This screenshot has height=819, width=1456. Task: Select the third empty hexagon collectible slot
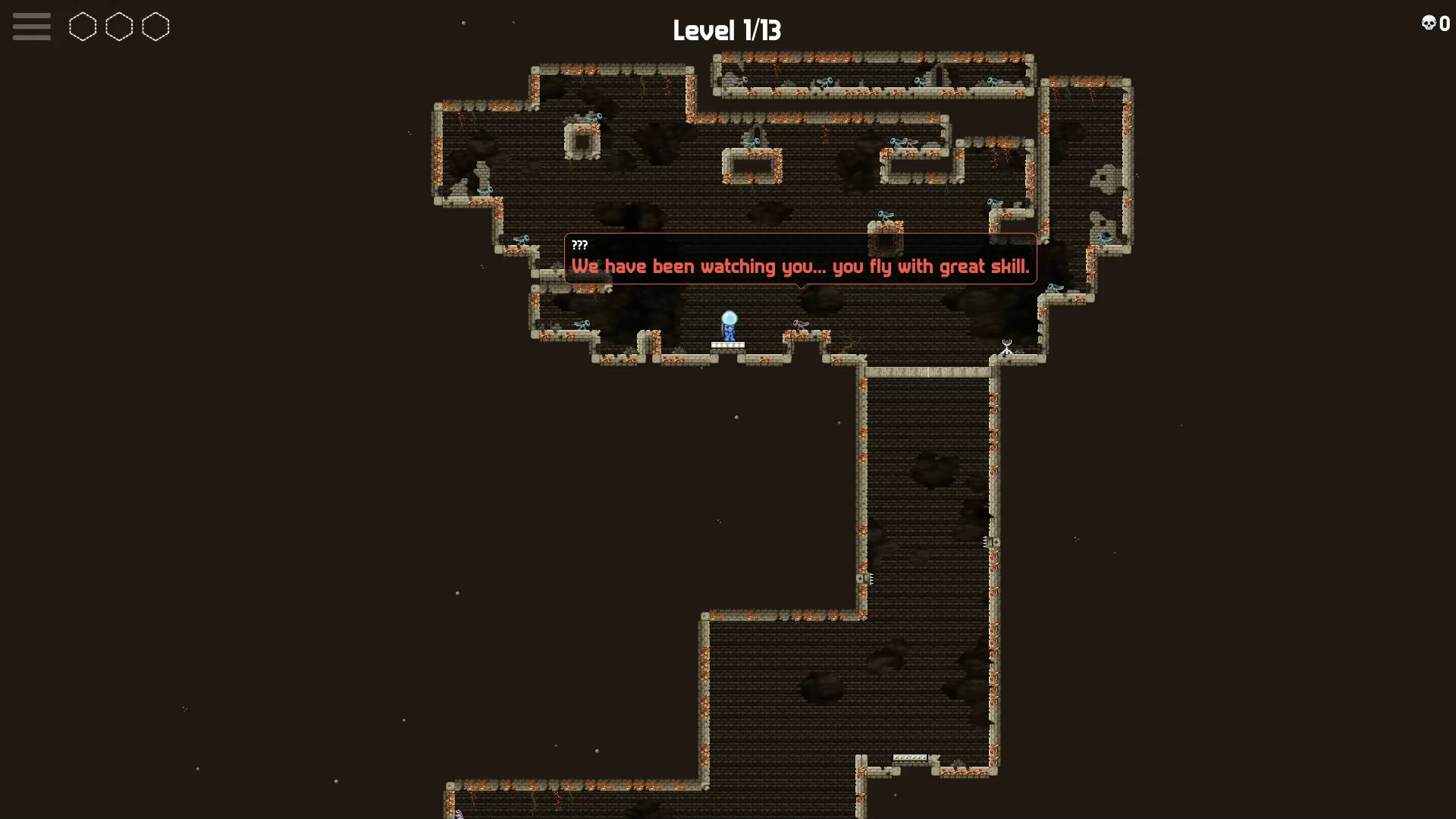pyautogui.click(x=155, y=27)
